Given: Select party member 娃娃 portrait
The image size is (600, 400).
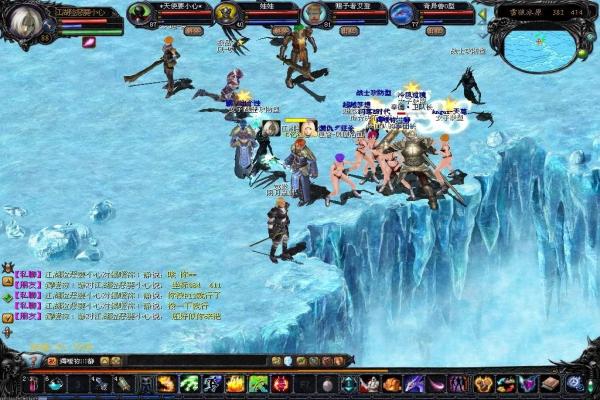Looking at the screenshot, I should coord(227,15).
